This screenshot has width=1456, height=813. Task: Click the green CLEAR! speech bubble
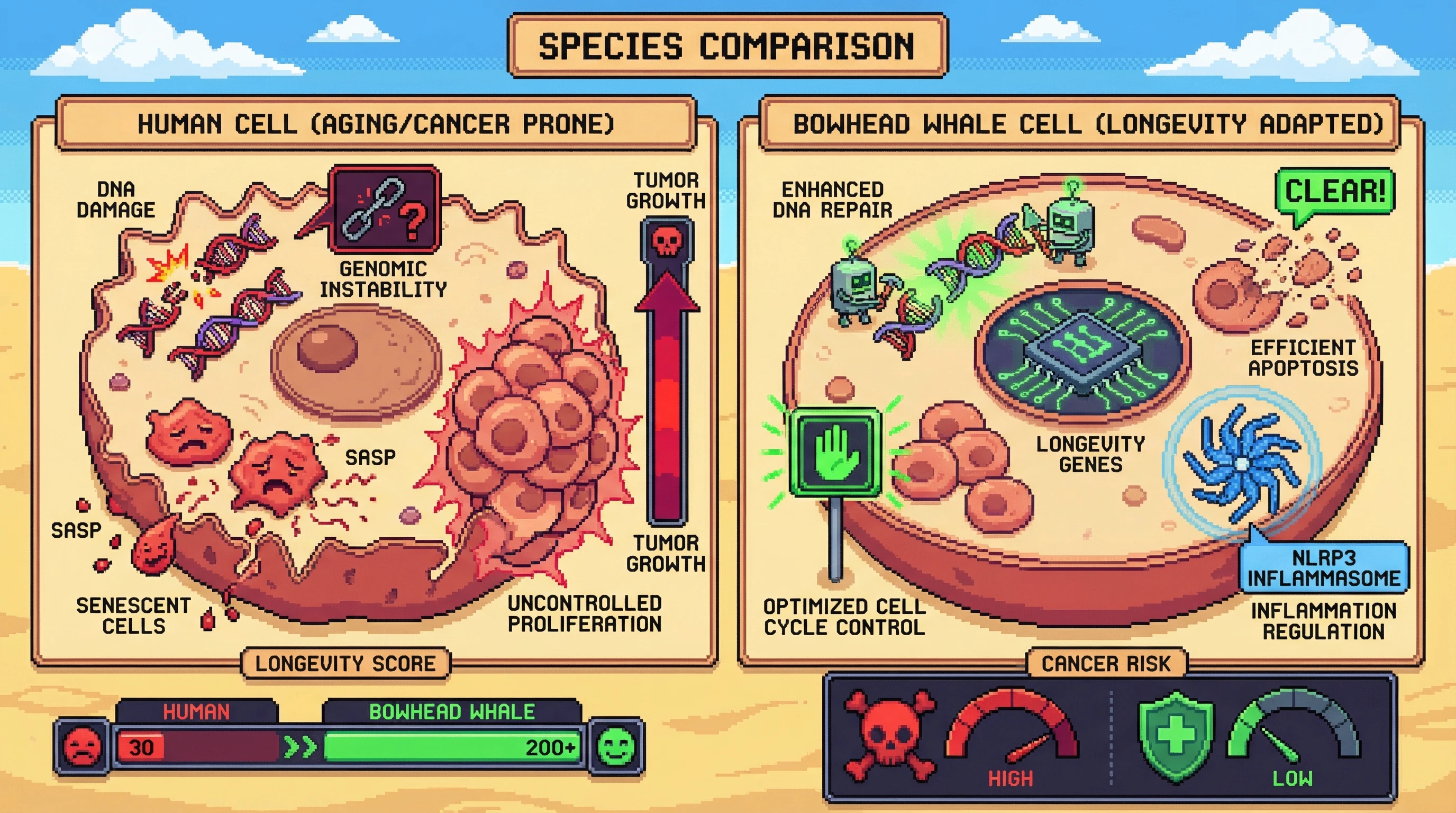[x=1334, y=191]
